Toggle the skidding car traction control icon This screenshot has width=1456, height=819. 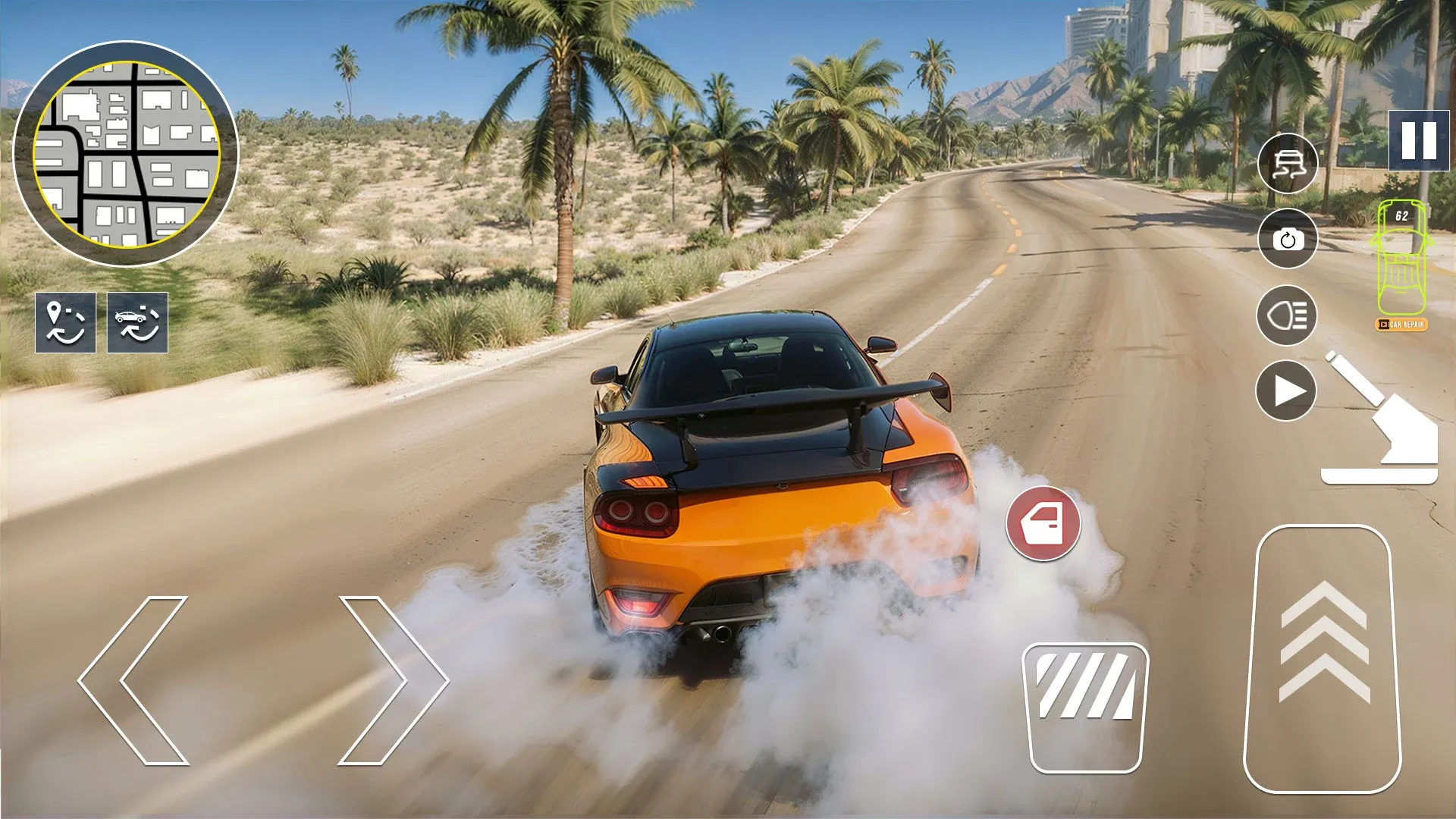click(x=1287, y=163)
